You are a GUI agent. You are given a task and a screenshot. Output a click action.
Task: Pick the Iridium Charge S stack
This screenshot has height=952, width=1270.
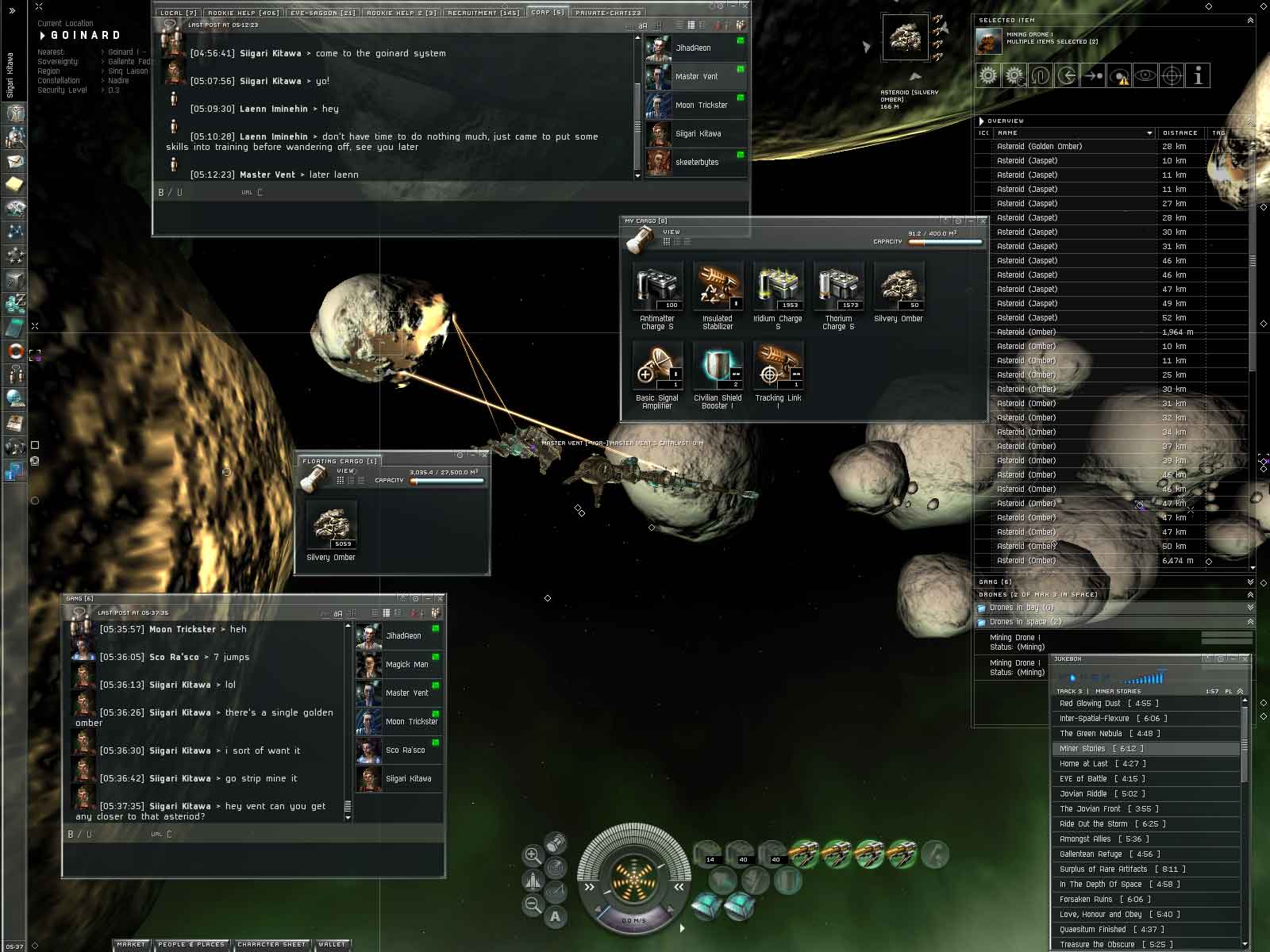point(778,288)
